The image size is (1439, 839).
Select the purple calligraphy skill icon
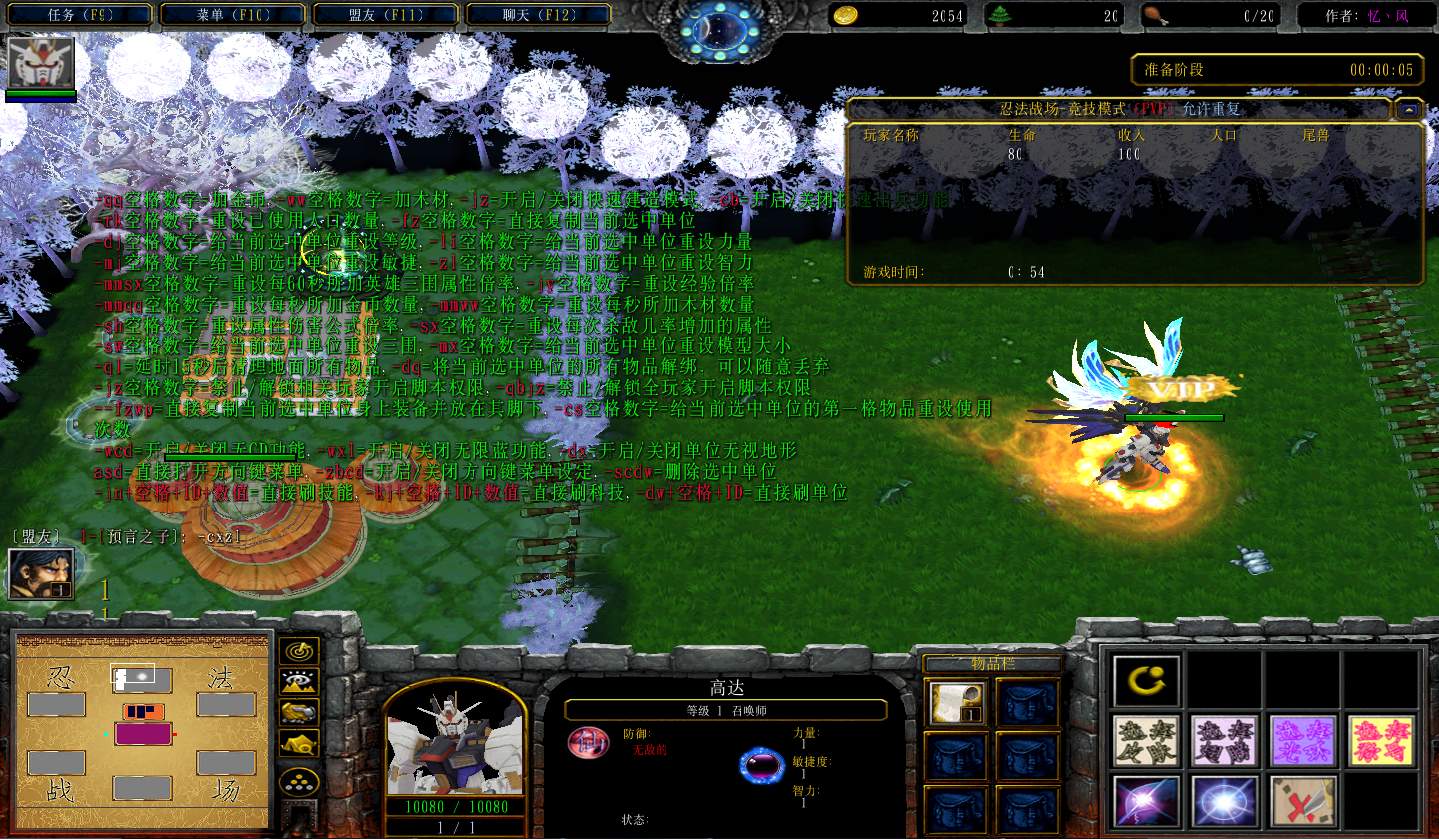pyautogui.click(x=1304, y=741)
